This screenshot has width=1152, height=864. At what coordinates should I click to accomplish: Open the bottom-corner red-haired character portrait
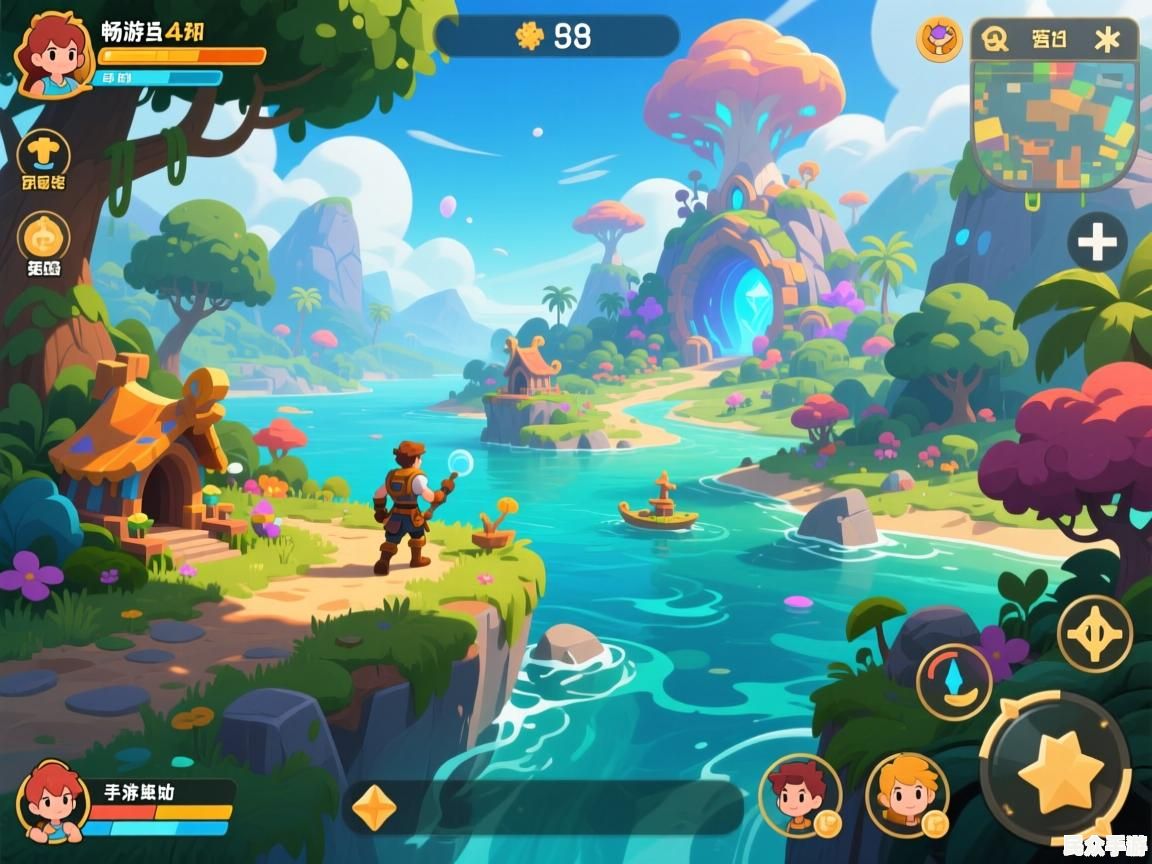[52, 801]
